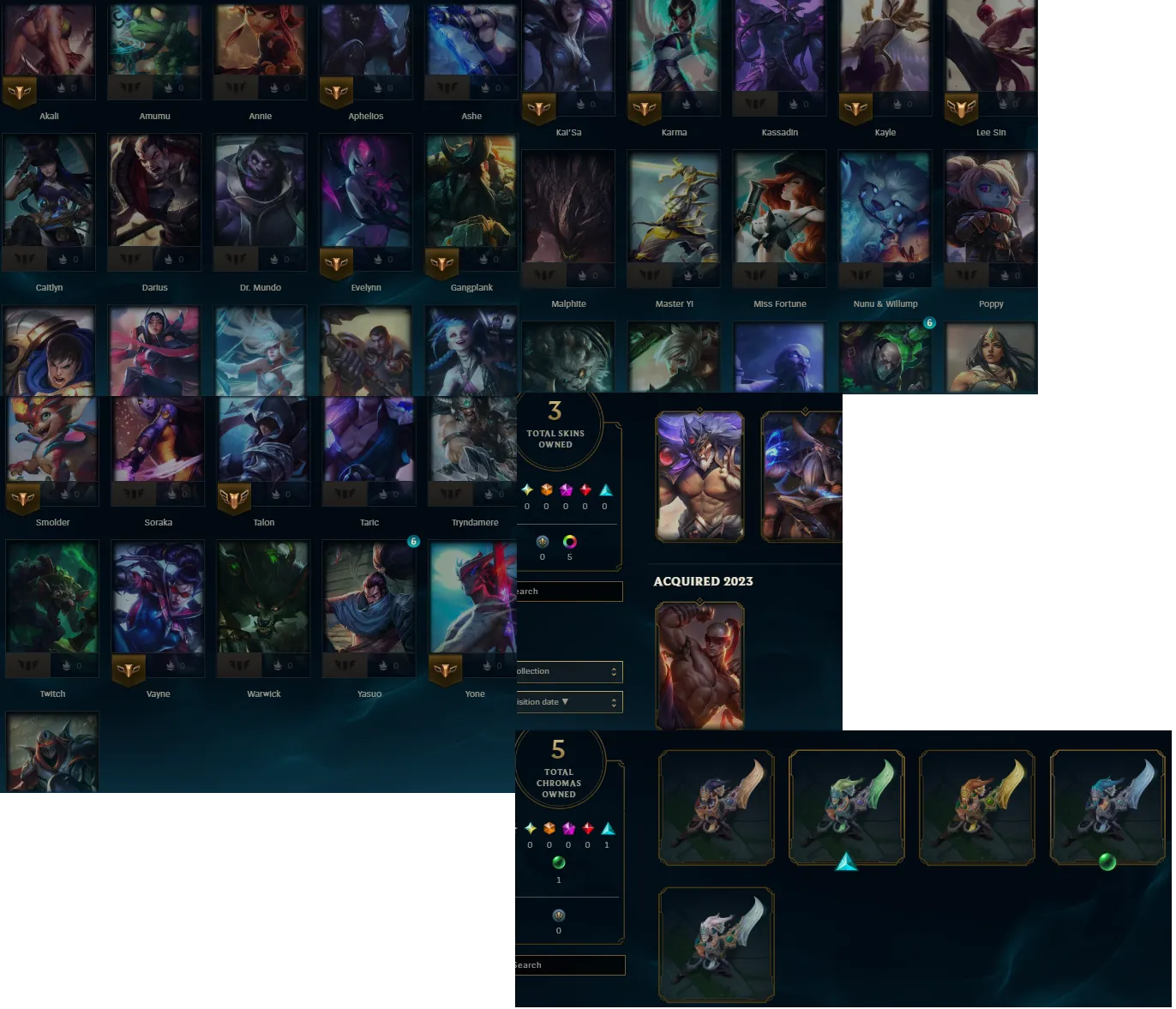Click the gold rarity star icon in chromas panel
Viewport: 1176px width, 1009px height.
tap(530, 829)
